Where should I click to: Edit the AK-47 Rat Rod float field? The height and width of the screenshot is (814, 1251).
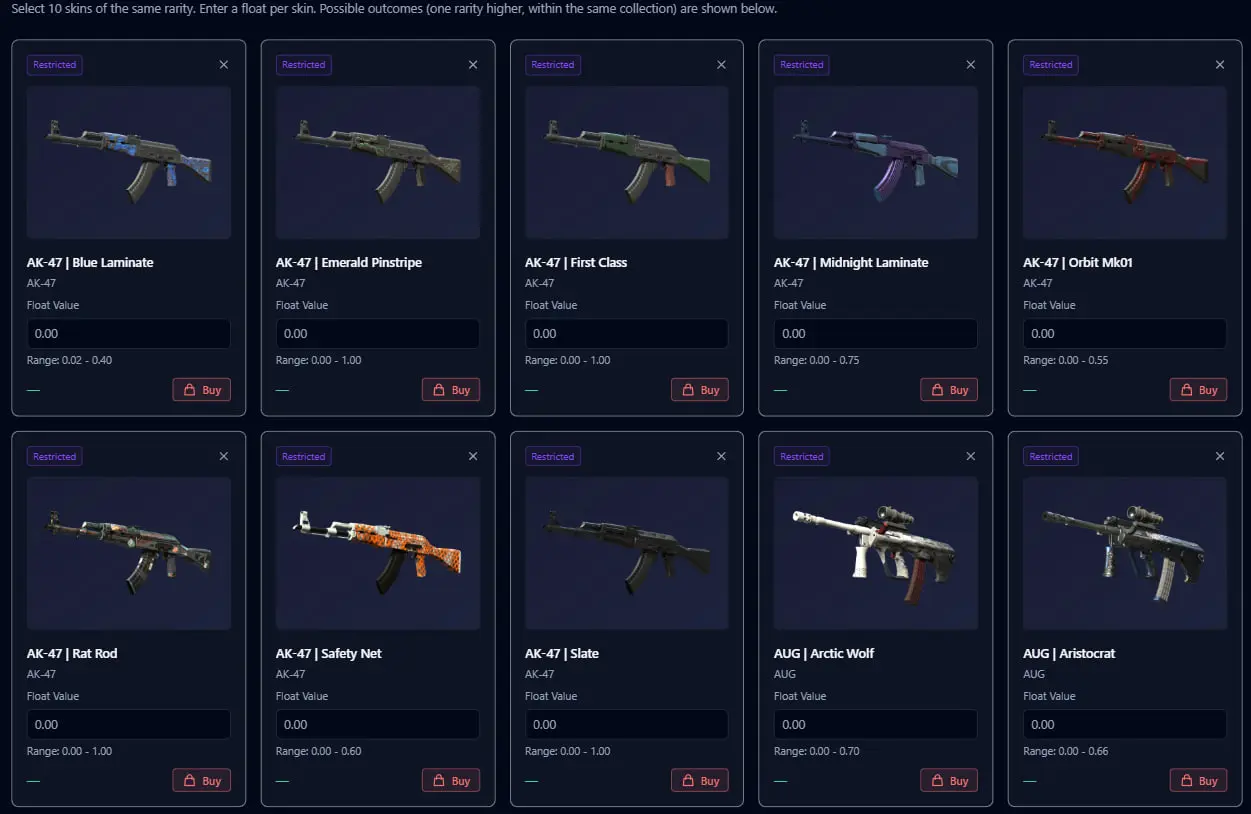pyautogui.click(x=128, y=725)
